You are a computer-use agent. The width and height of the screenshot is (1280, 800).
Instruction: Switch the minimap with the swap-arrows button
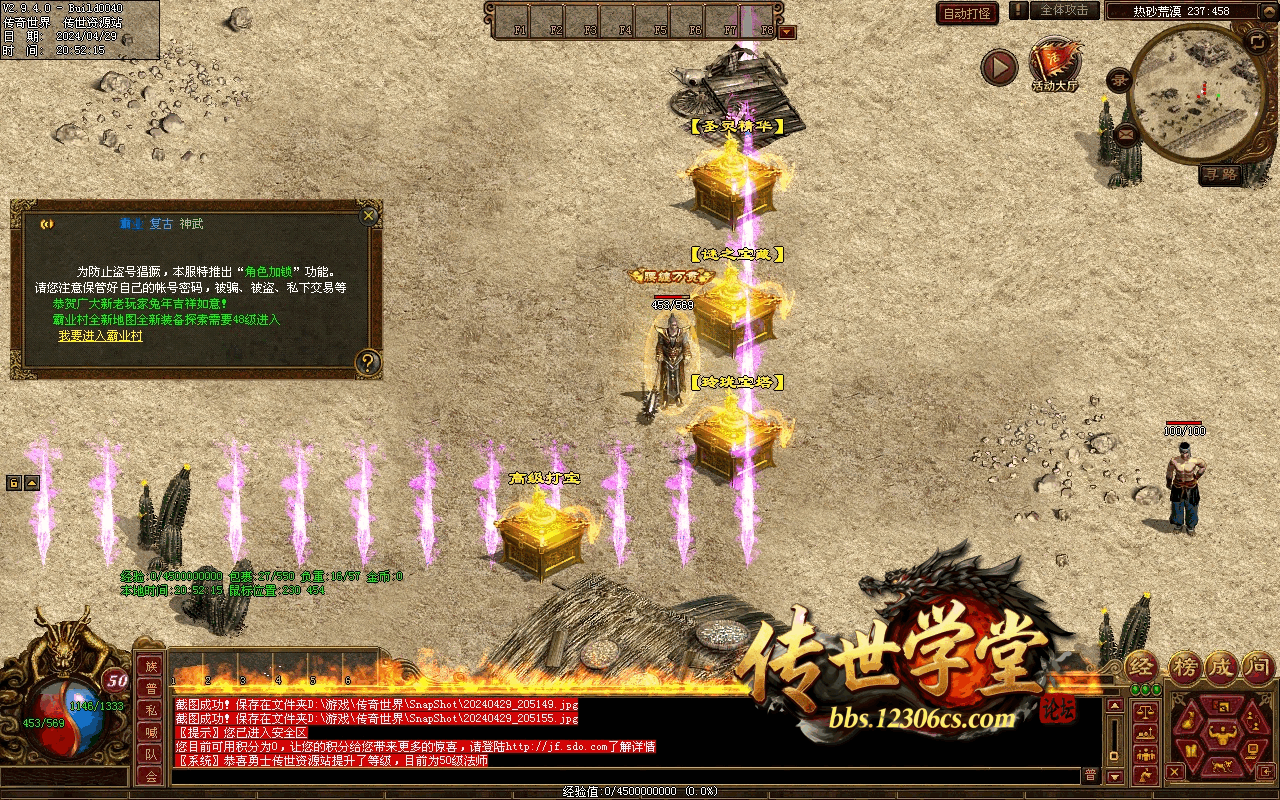point(1256,41)
